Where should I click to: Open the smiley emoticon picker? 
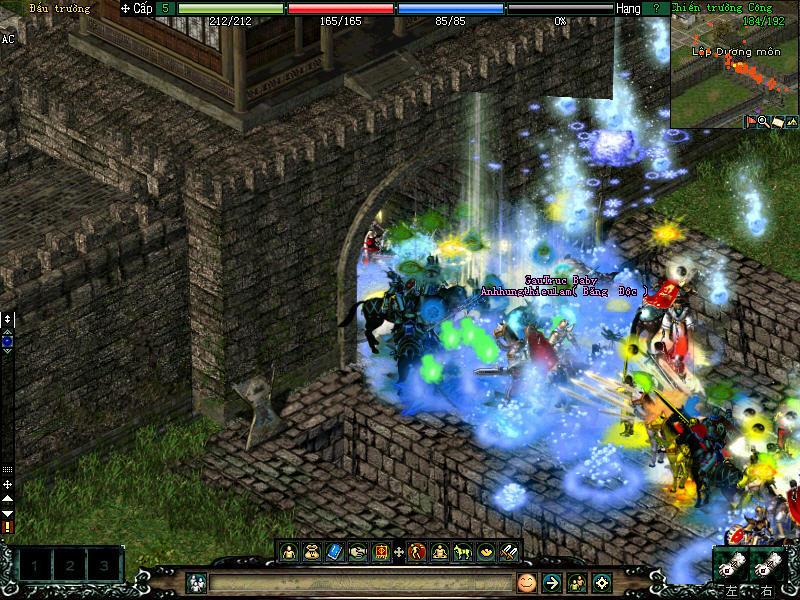[527, 582]
